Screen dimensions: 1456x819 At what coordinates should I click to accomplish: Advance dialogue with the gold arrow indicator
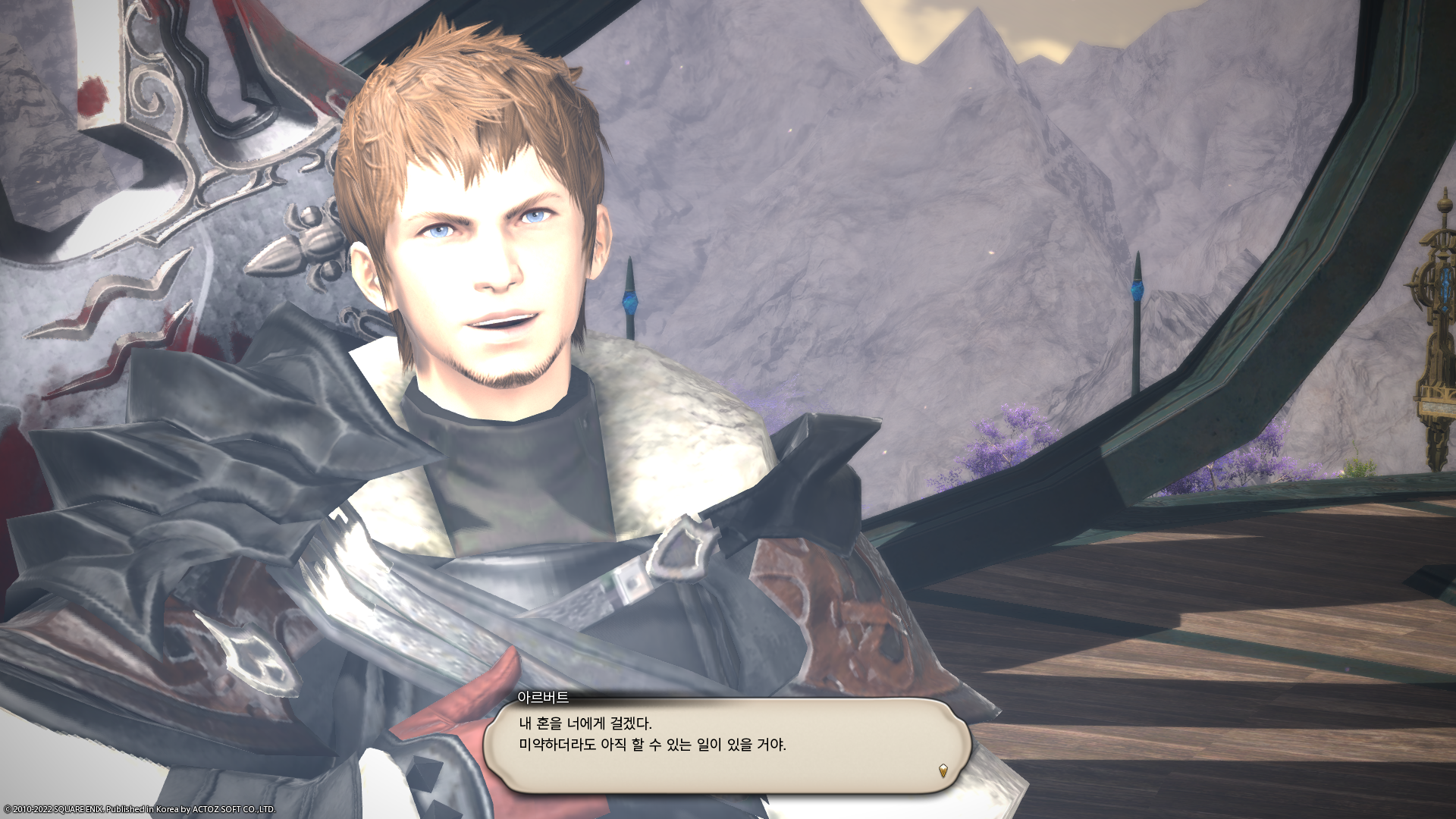943,770
